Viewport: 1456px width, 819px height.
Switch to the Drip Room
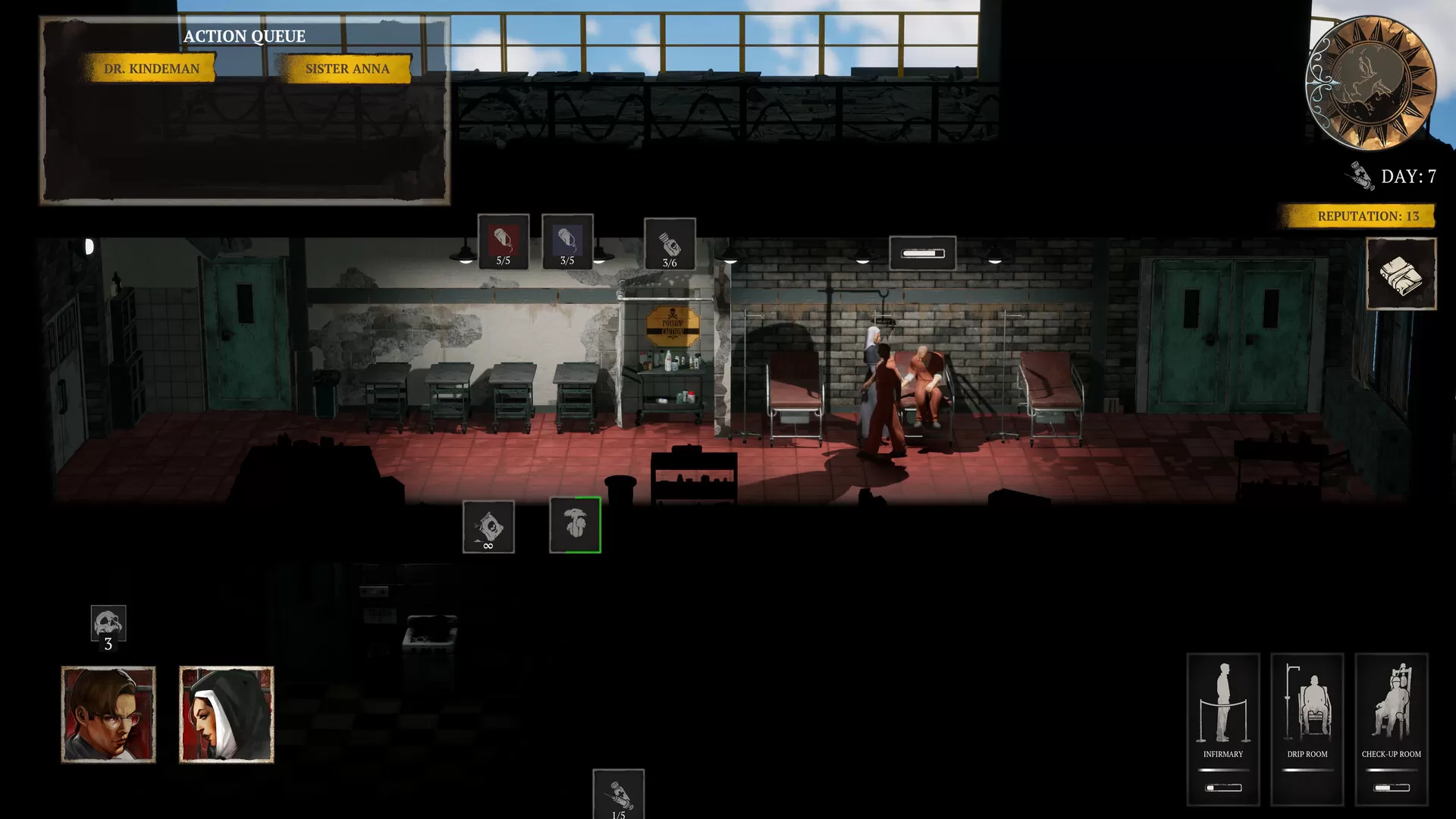[1307, 728]
